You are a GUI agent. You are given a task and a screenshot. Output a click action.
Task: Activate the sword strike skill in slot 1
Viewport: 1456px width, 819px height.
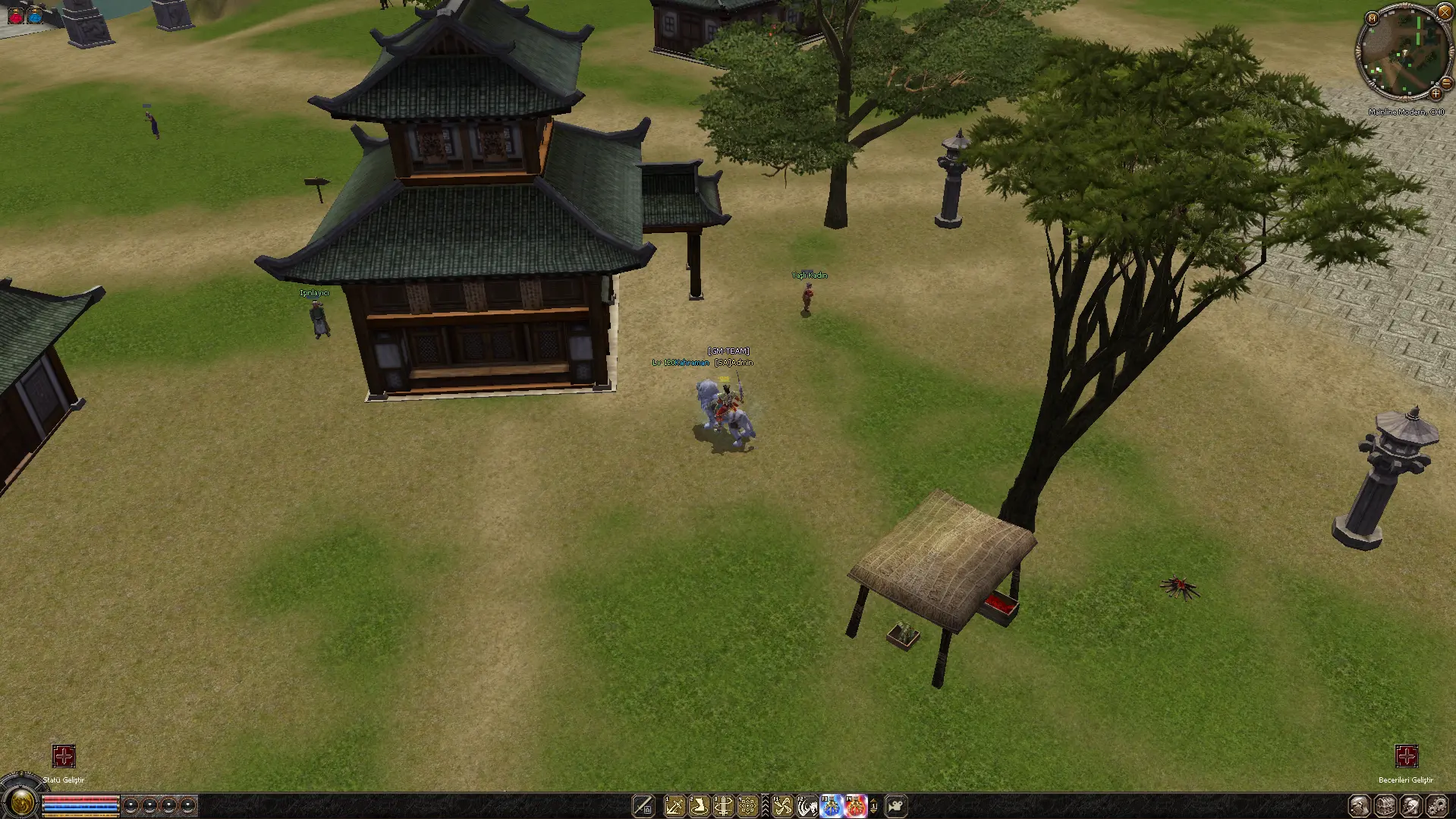pyautogui.click(x=674, y=805)
